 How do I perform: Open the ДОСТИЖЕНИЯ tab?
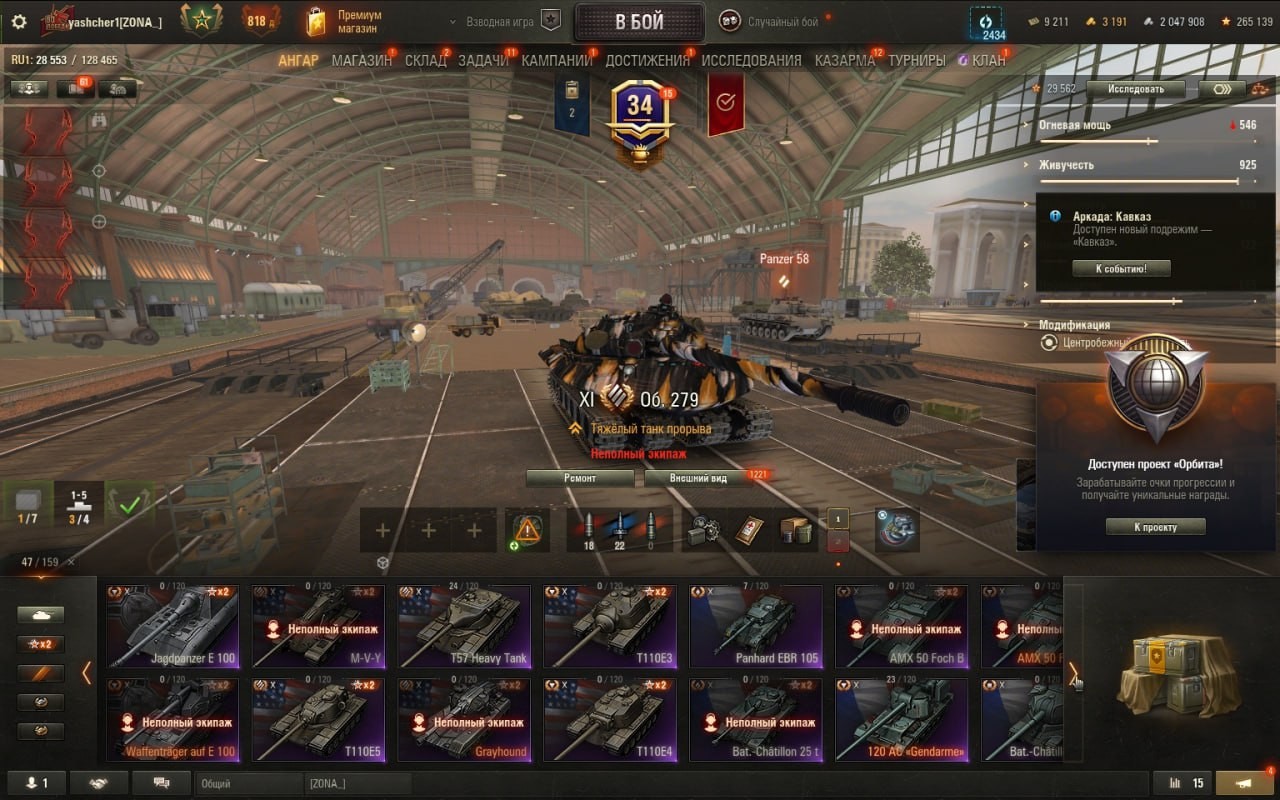pyautogui.click(x=647, y=60)
